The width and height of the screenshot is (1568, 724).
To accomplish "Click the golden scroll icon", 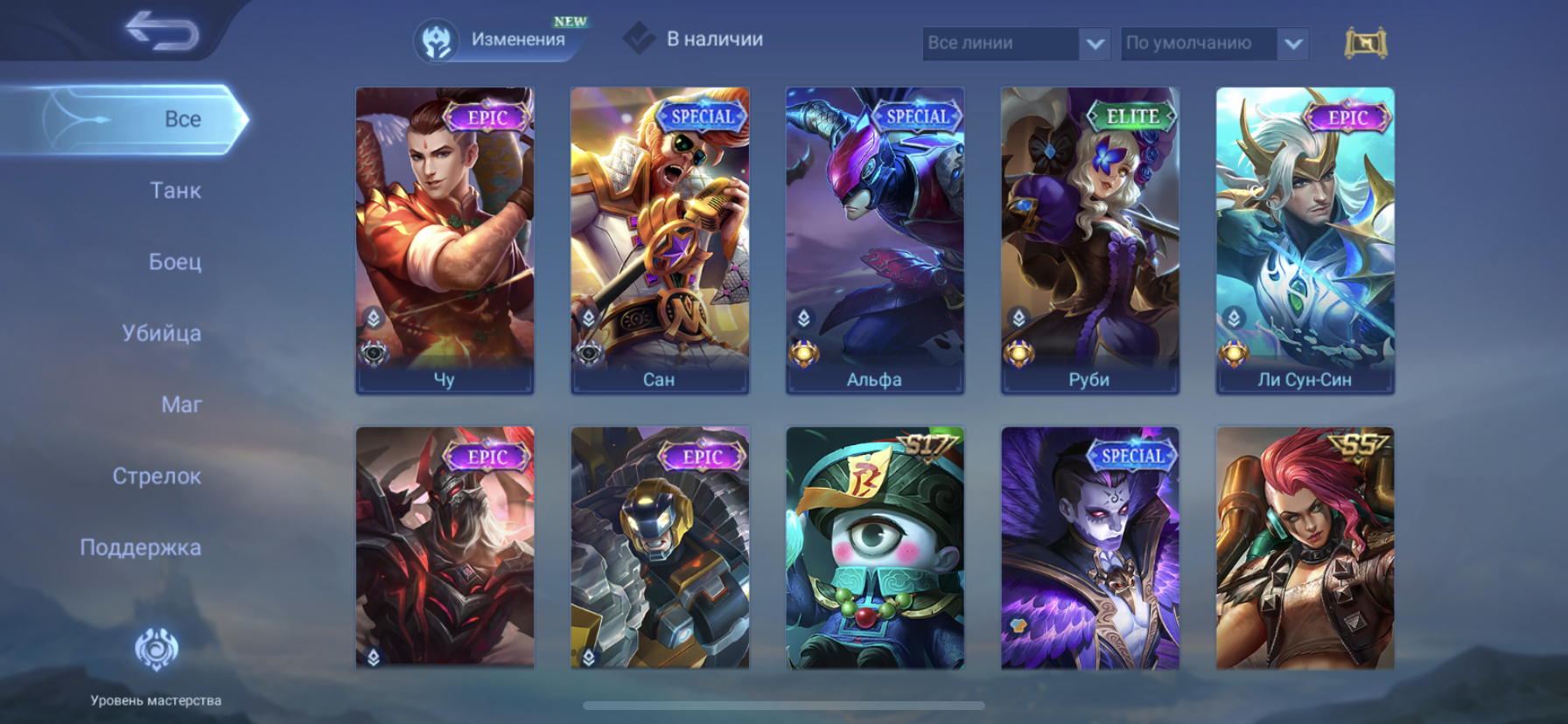I will (x=1365, y=43).
